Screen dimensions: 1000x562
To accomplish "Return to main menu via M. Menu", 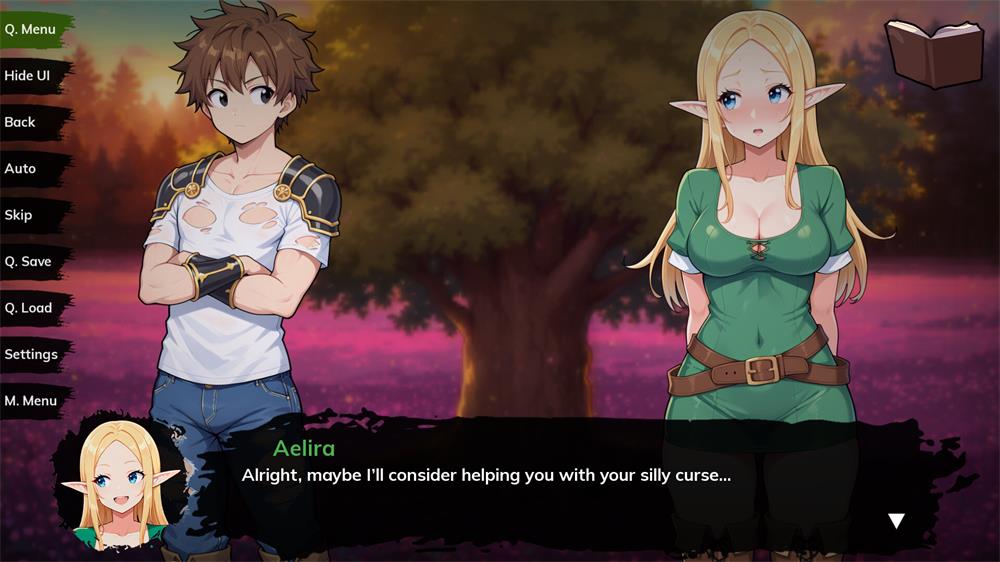I will point(31,401).
